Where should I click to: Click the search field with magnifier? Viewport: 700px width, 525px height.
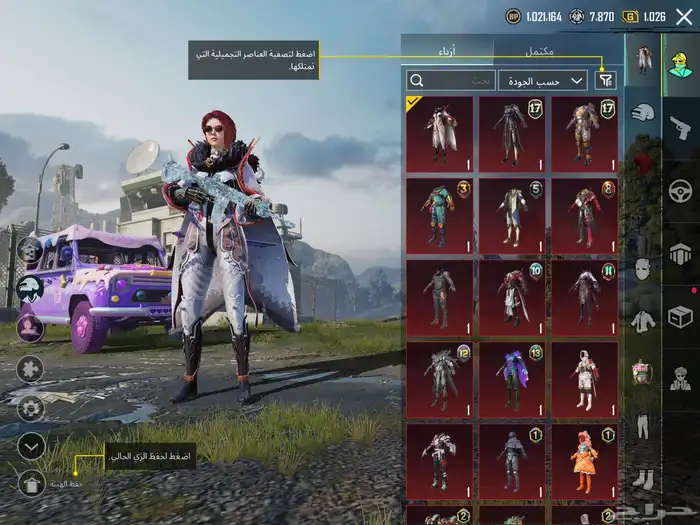tap(450, 81)
